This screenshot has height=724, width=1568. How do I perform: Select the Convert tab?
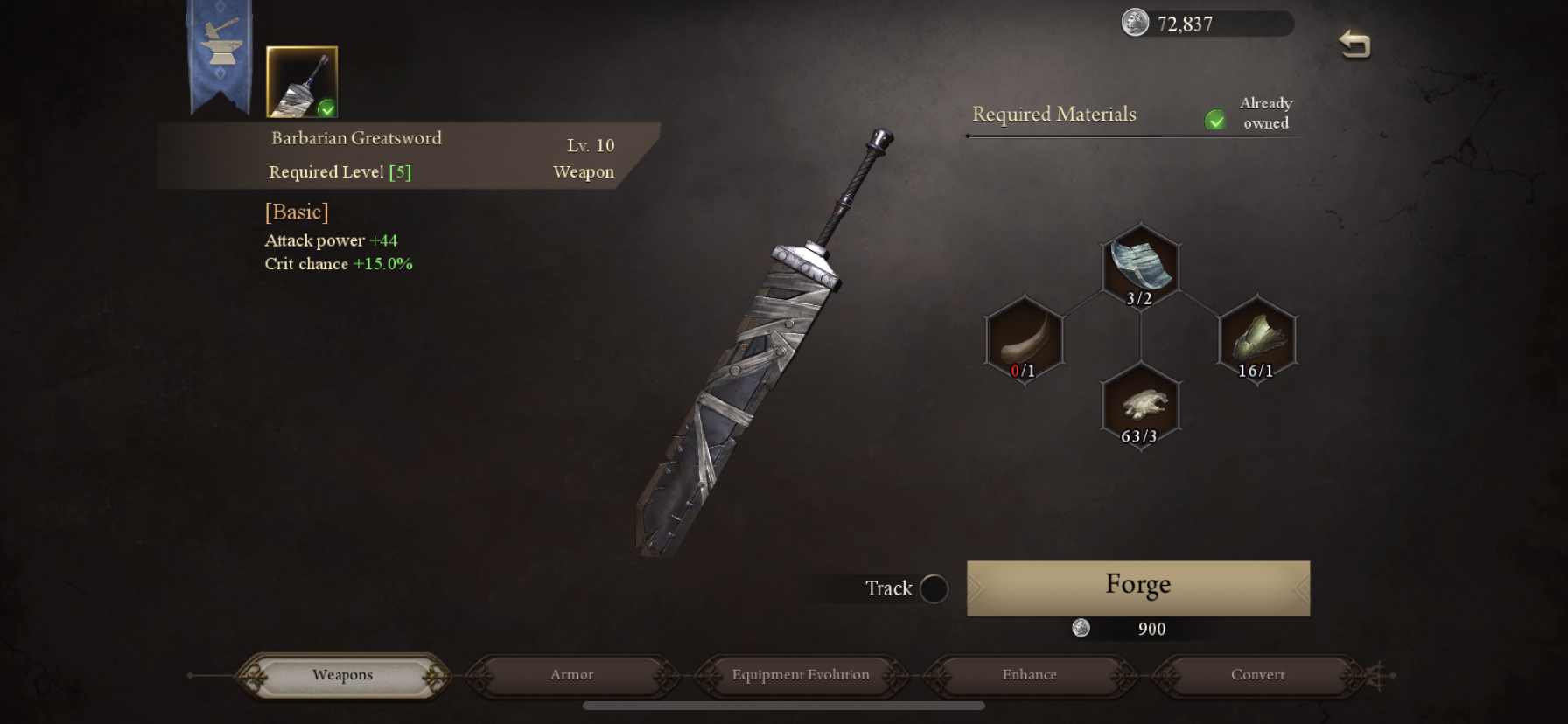coord(1257,675)
